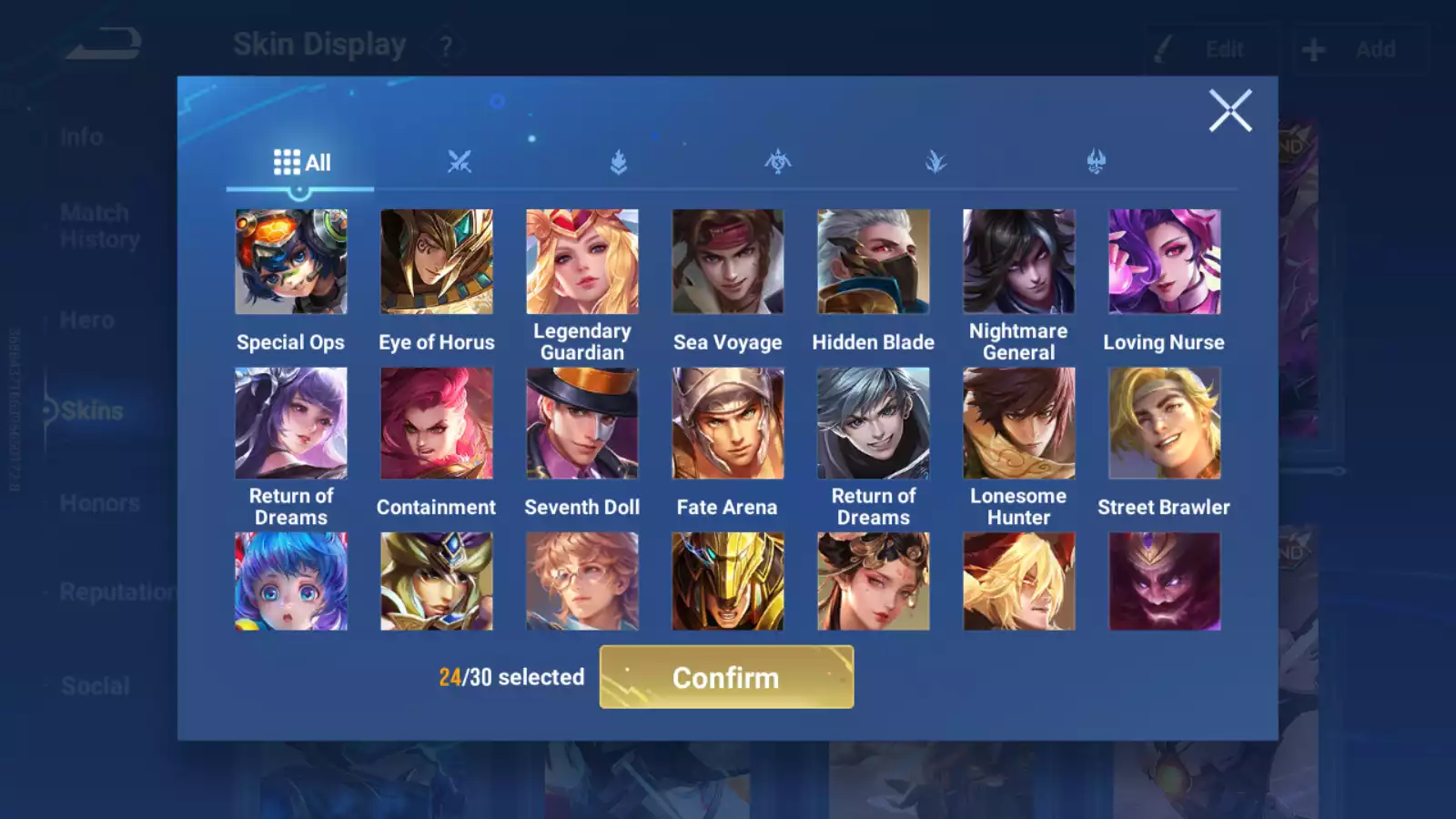Switch to the All skins tab
1456x819 pixels.
(301, 163)
